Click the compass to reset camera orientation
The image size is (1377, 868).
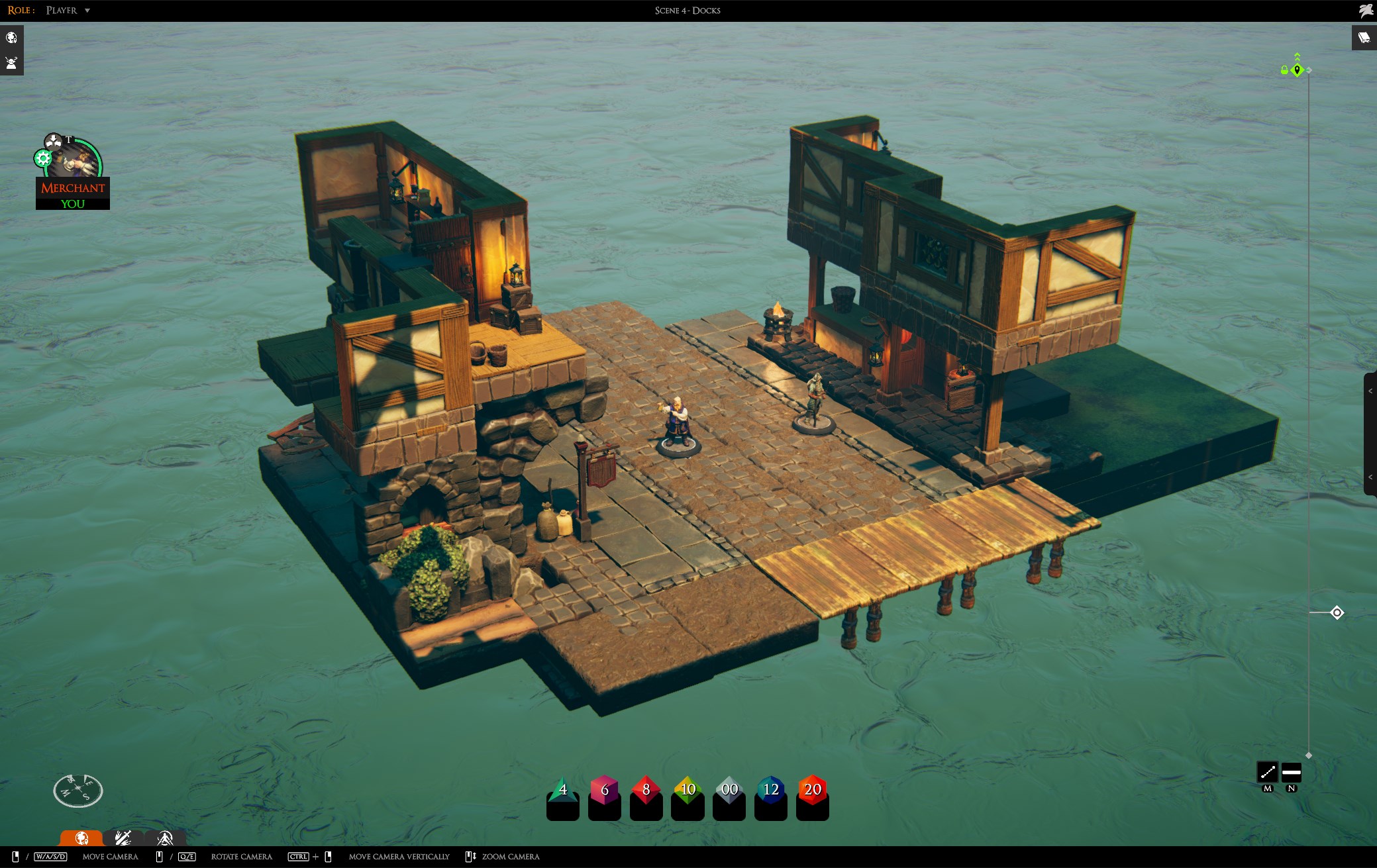[x=78, y=790]
